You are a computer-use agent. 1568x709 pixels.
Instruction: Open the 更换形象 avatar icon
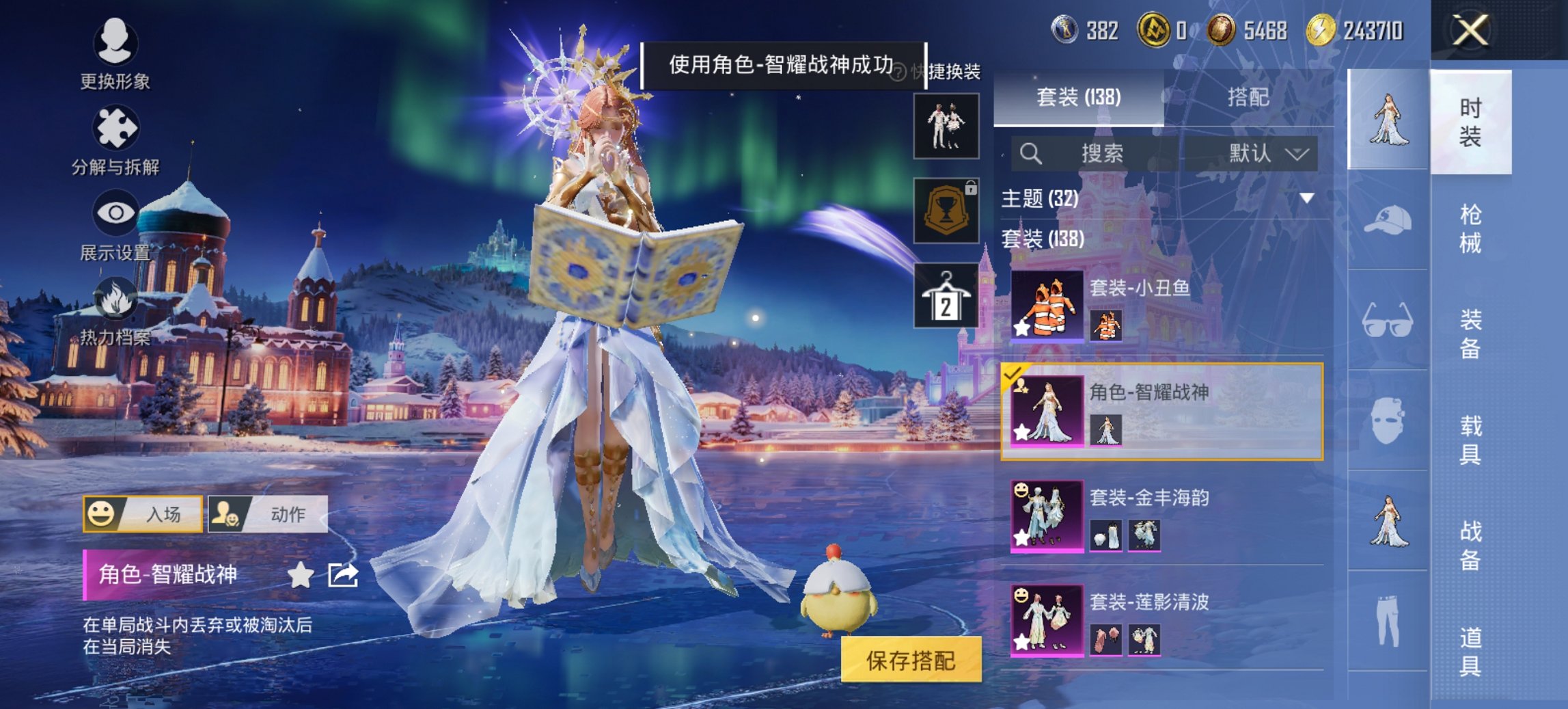[x=116, y=43]
